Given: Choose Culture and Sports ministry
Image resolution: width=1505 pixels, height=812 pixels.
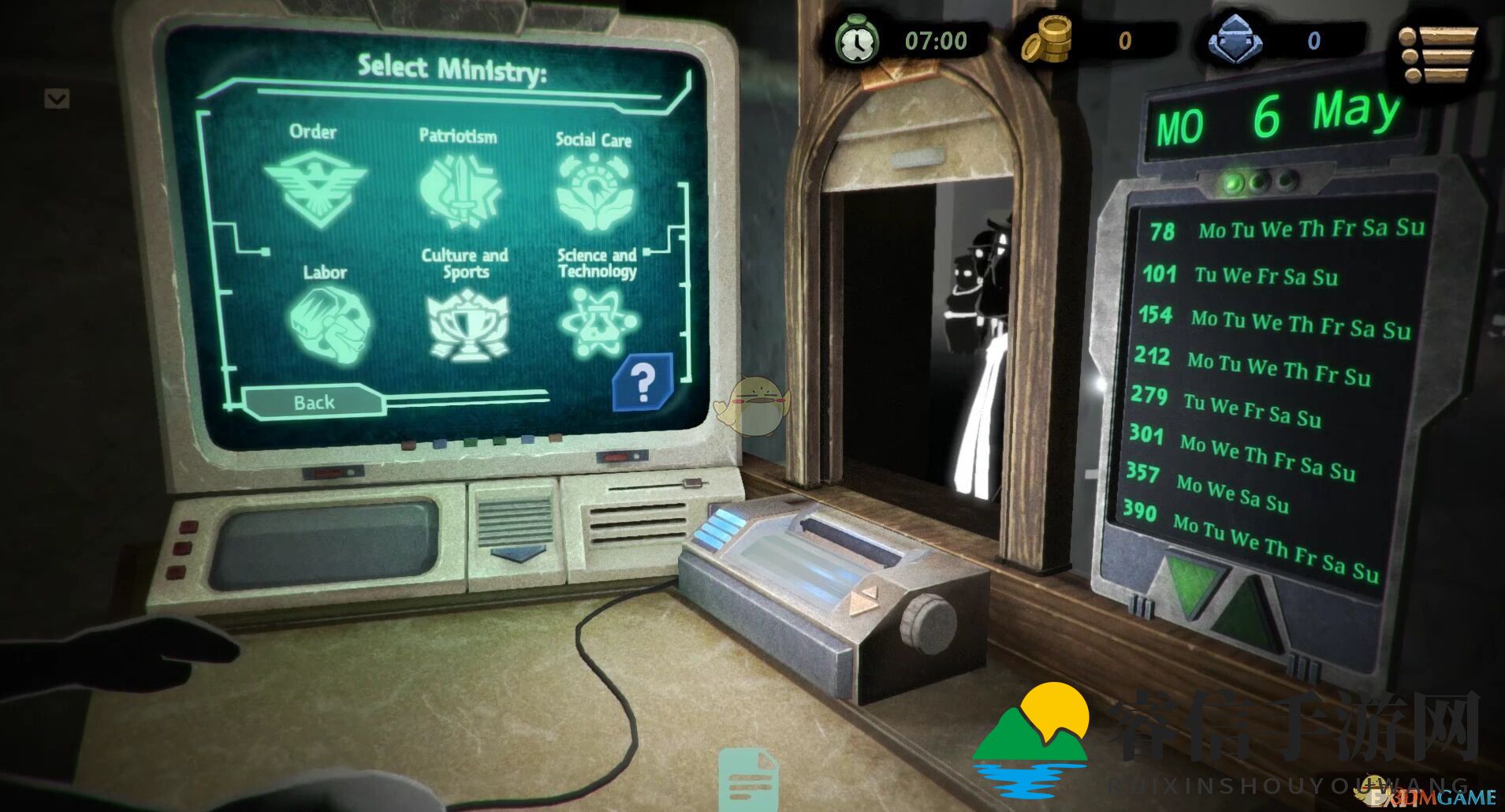Looking at the screenshot, I should coord(467,323).
